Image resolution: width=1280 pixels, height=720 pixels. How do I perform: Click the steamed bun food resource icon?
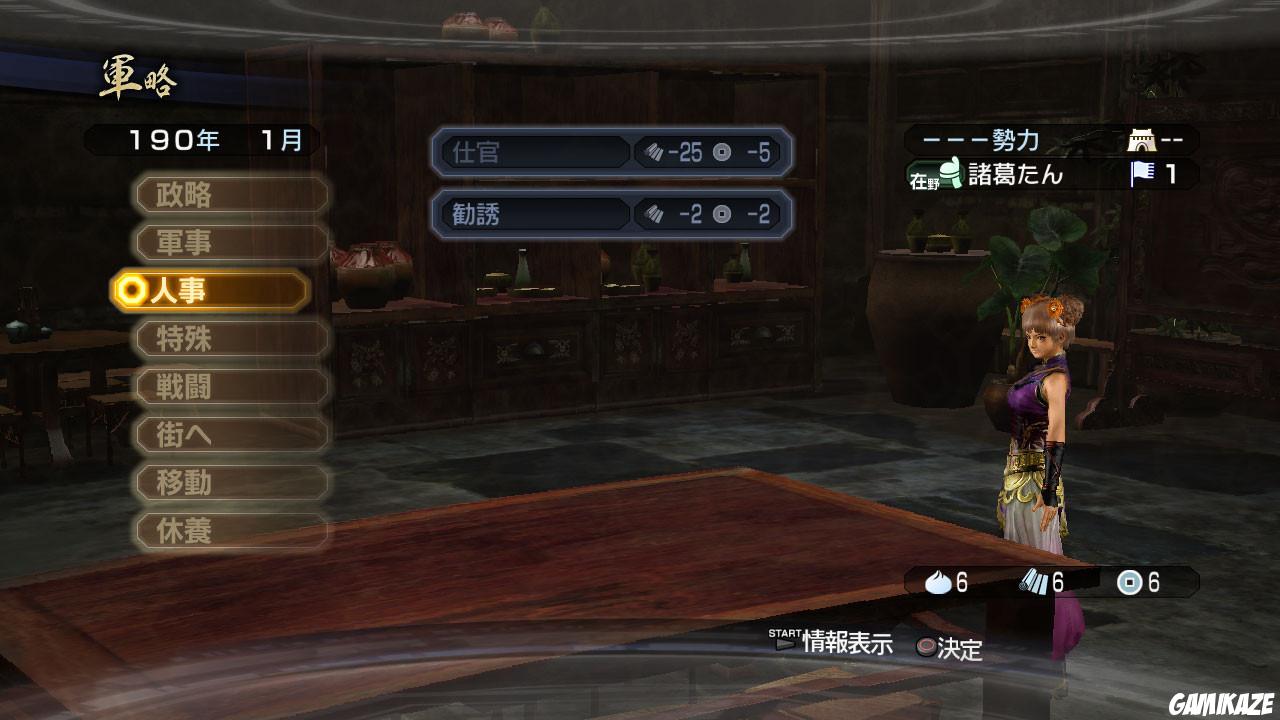click(x=938, y=582)
